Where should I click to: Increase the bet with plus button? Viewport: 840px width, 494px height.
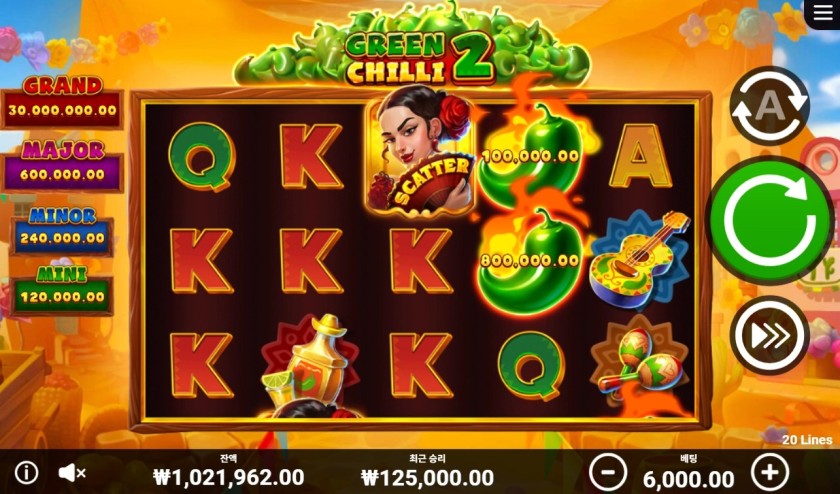coord(769,471)
